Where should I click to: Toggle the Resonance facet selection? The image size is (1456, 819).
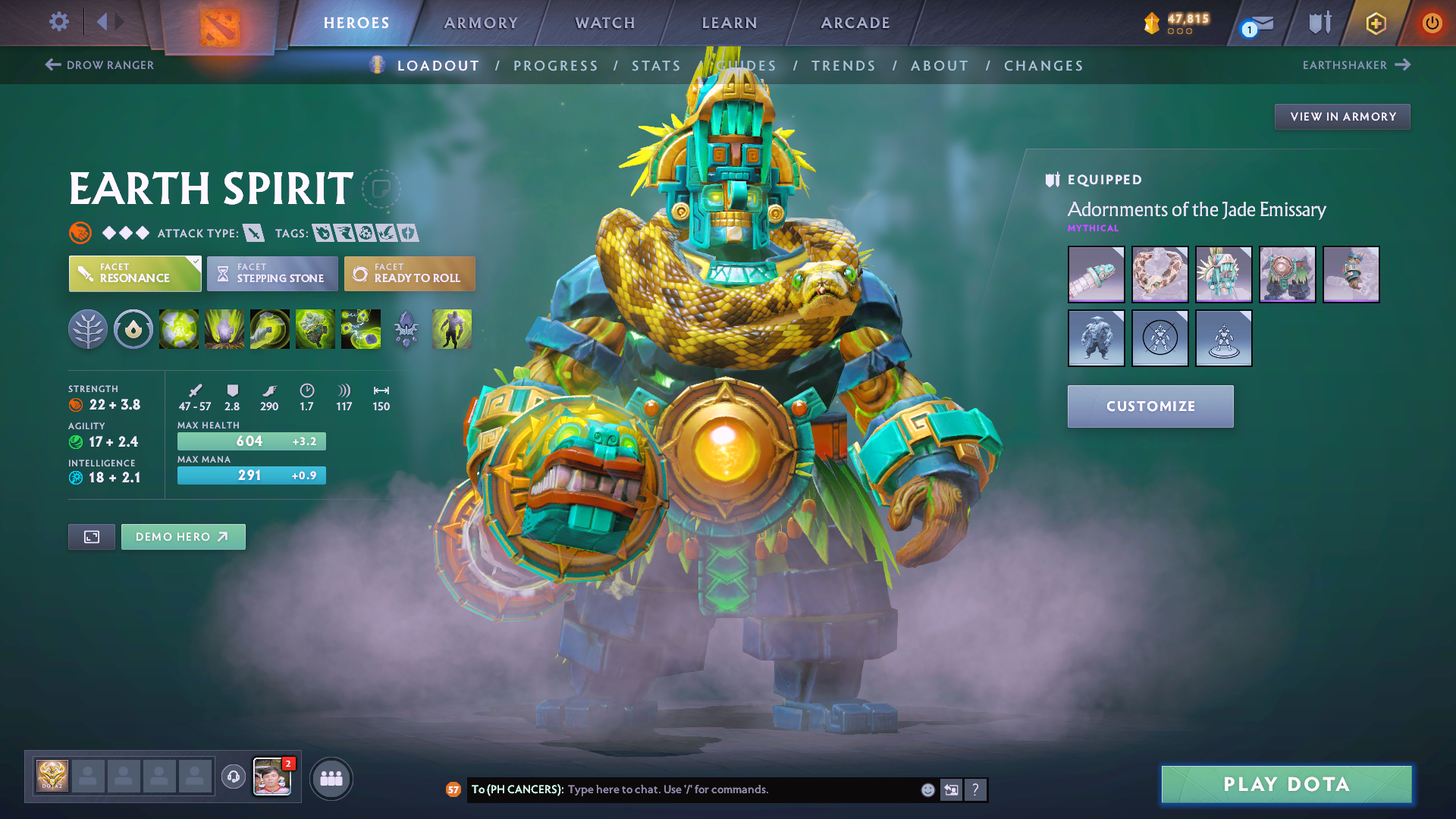pyautogui.click(x=134, y=274)
